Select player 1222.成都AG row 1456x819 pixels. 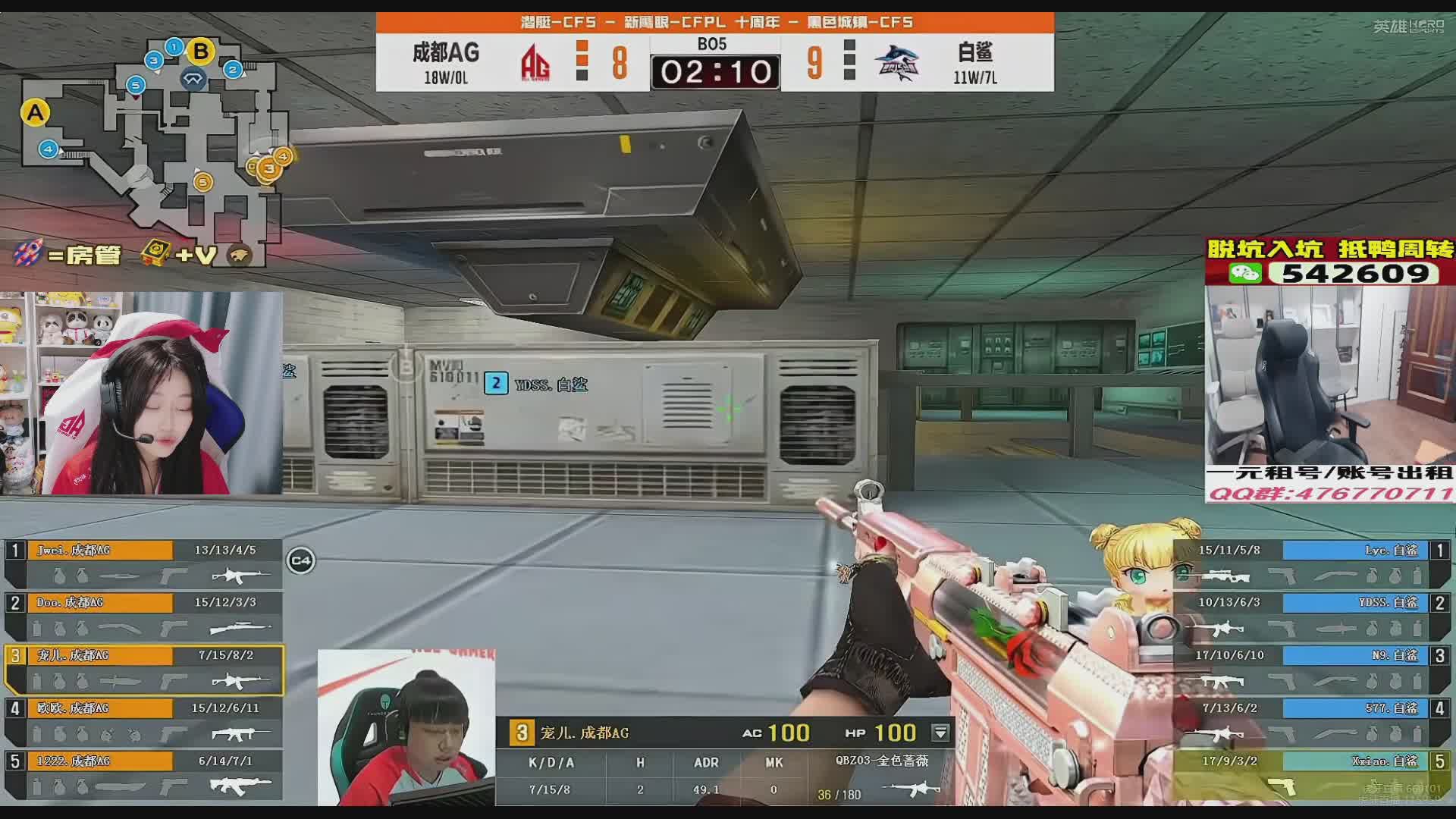coord(144,773)
